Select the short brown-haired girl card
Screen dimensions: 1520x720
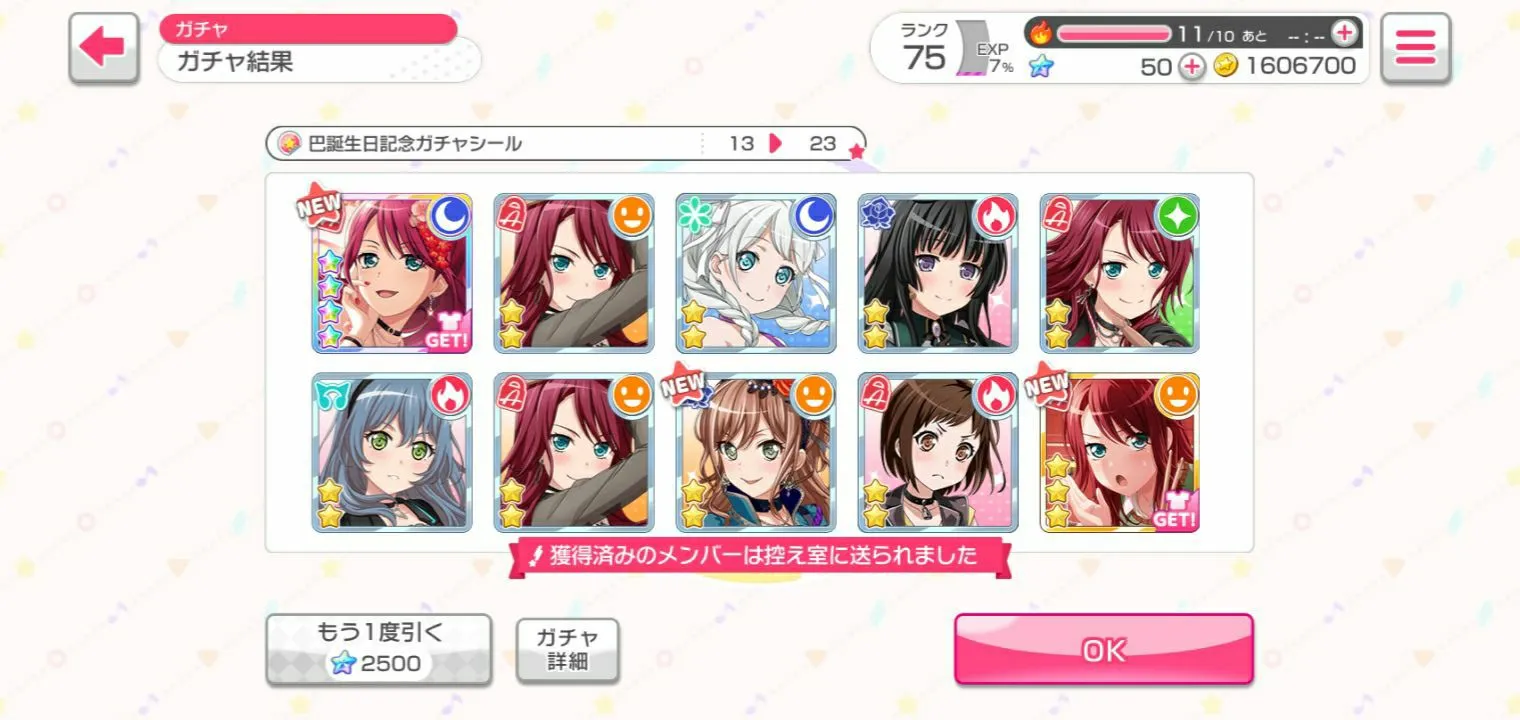pos(937,453)
